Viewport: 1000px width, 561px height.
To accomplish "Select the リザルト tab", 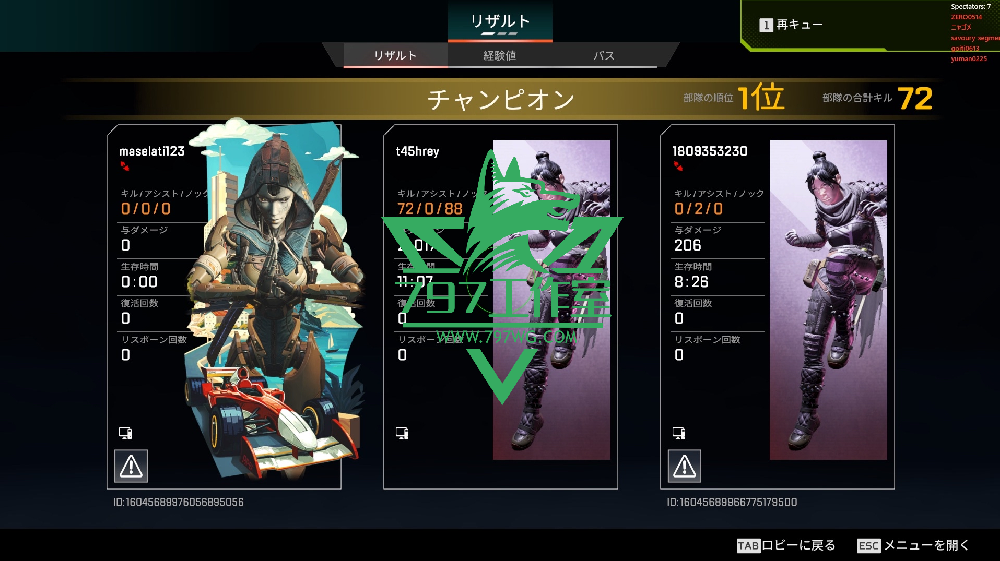I will pos(395,56).
